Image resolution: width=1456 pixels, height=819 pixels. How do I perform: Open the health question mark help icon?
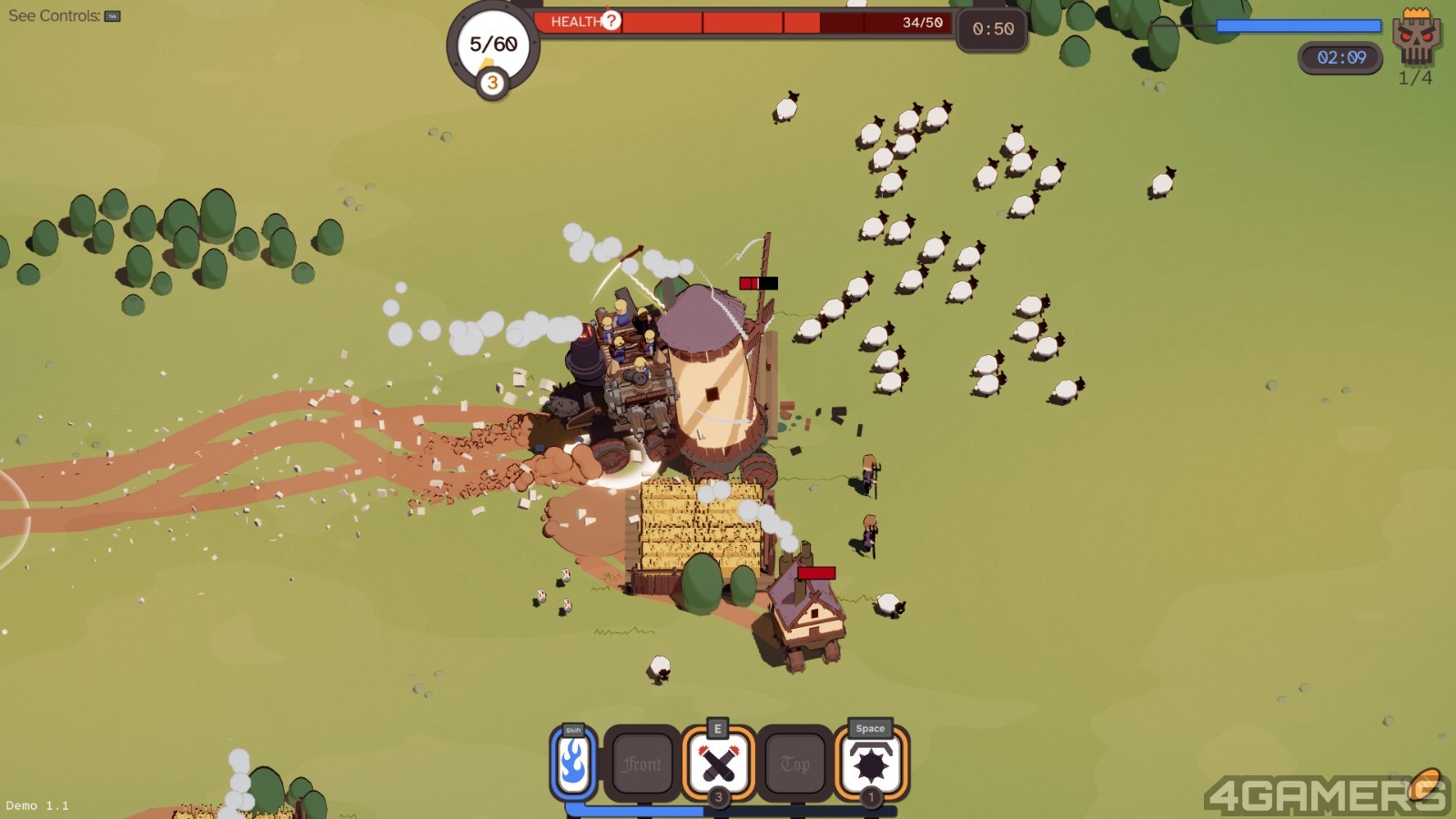coord(612,21)
